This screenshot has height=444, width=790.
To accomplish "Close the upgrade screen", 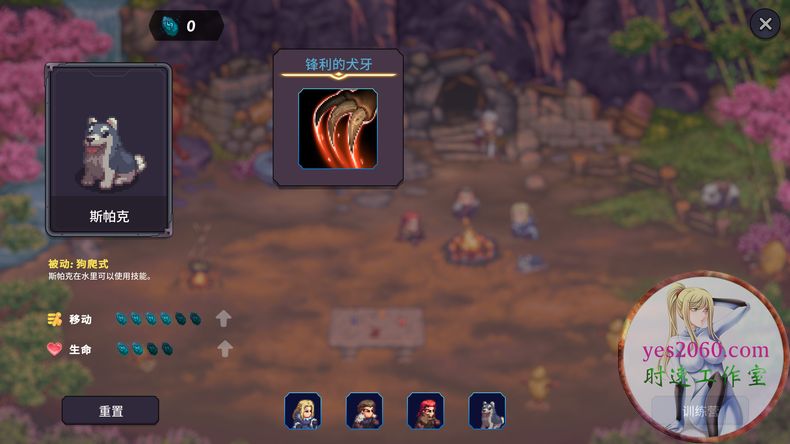I will [x=765, y=24].
